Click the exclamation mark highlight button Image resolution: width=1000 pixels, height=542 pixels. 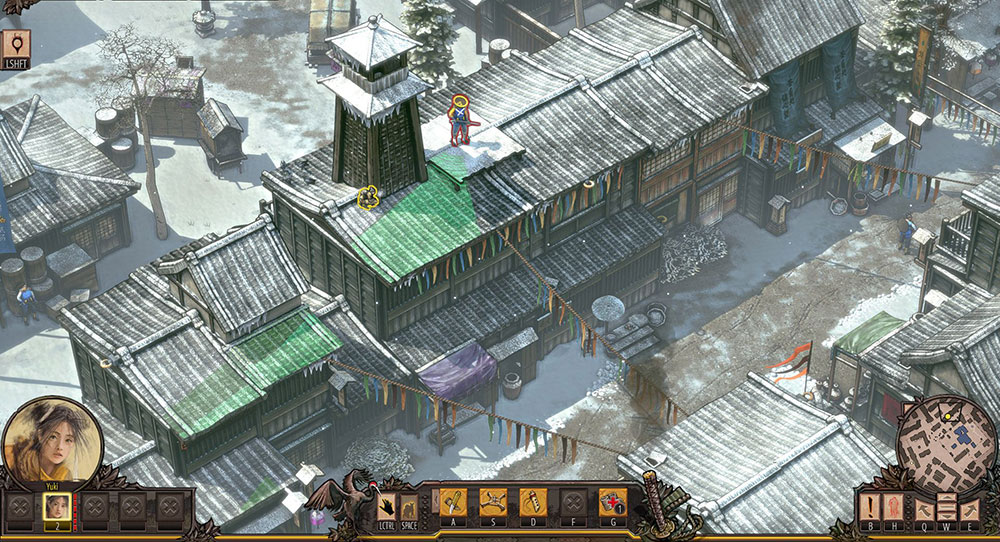(x=872, y=506)
